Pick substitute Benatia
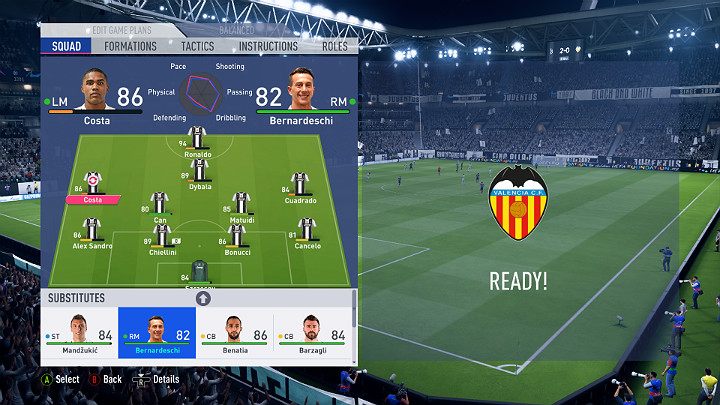 click(x=235, y=333)
